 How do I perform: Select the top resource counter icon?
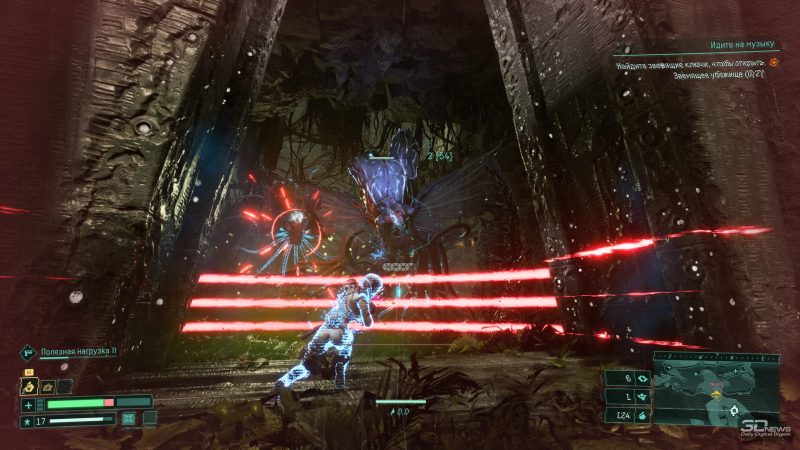[x=640, y=379]
